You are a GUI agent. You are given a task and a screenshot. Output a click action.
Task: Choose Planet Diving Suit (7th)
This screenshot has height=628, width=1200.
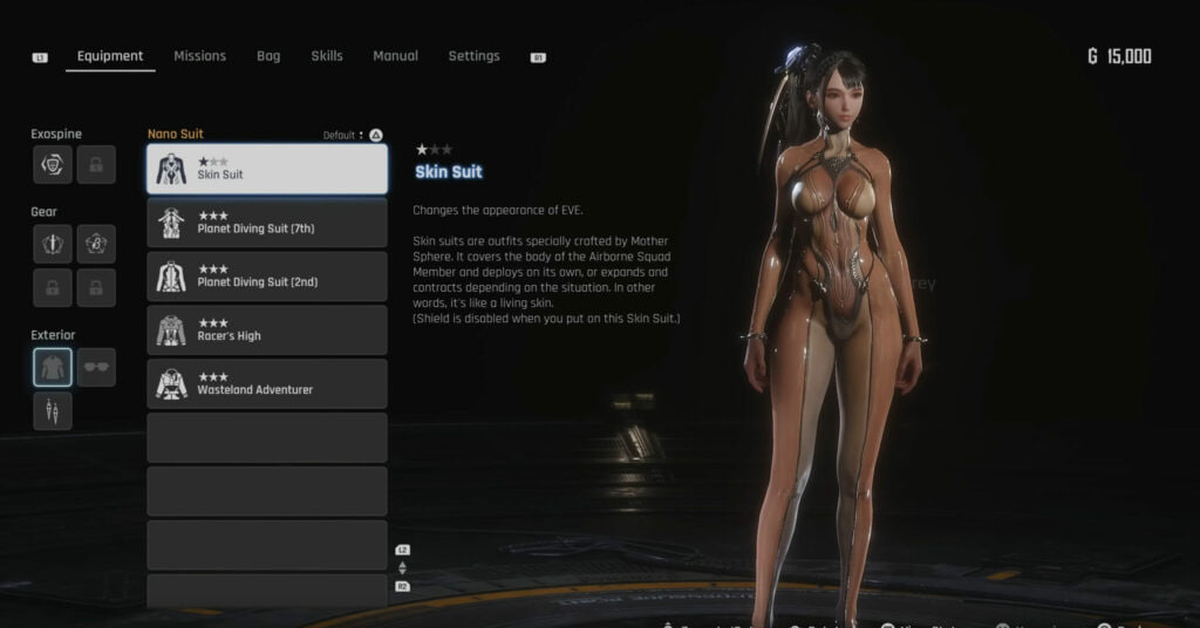[267, 223]
